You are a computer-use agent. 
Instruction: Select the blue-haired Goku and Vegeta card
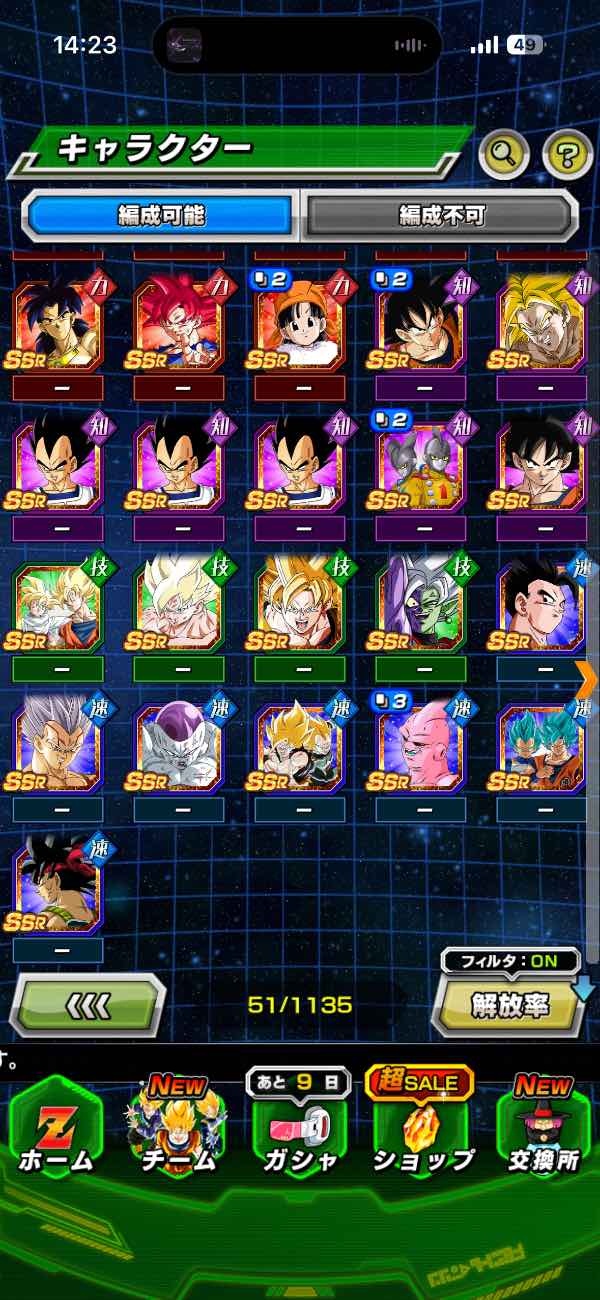pos(541,748)
